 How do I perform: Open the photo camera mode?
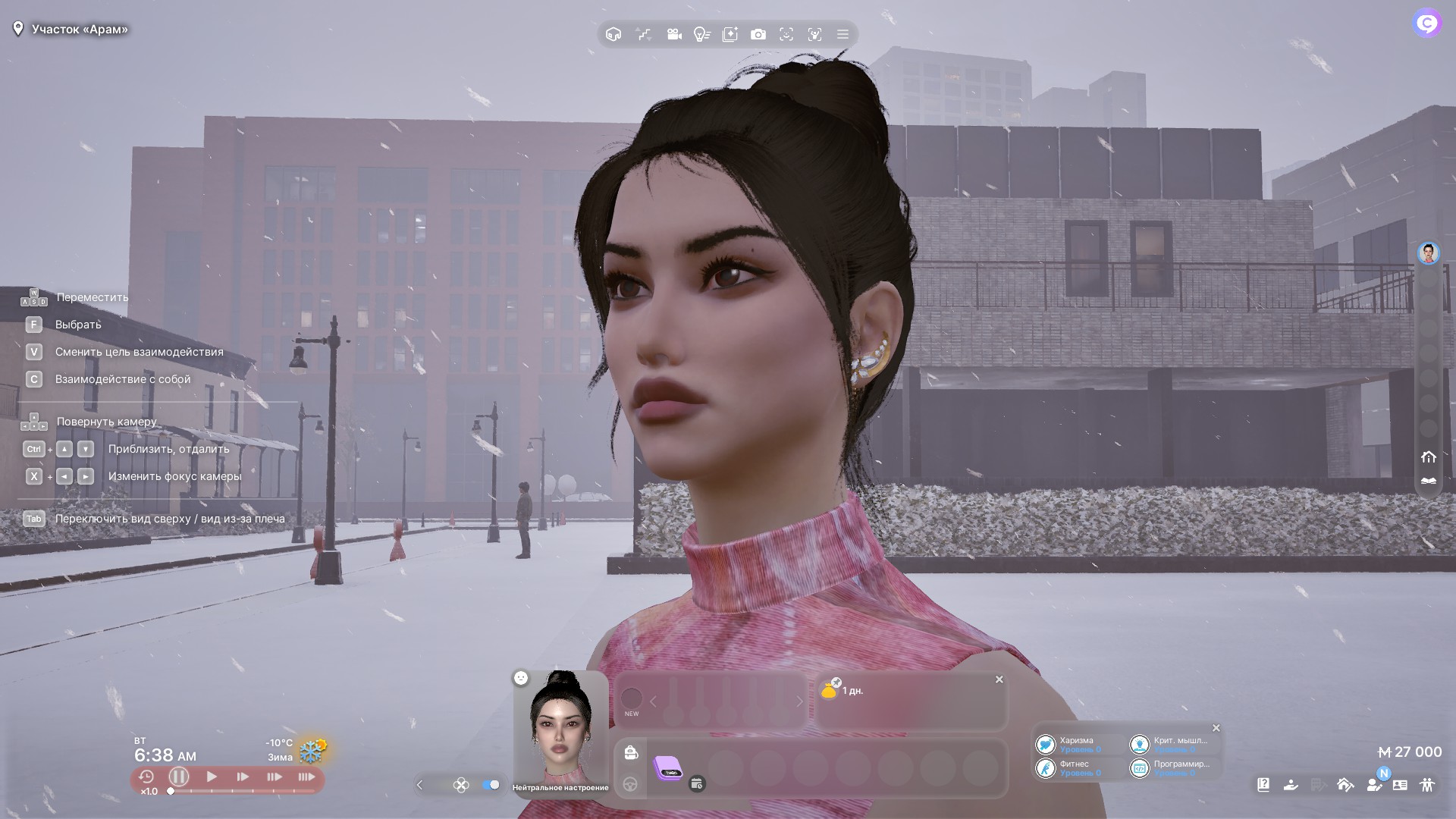coord(758,34)
